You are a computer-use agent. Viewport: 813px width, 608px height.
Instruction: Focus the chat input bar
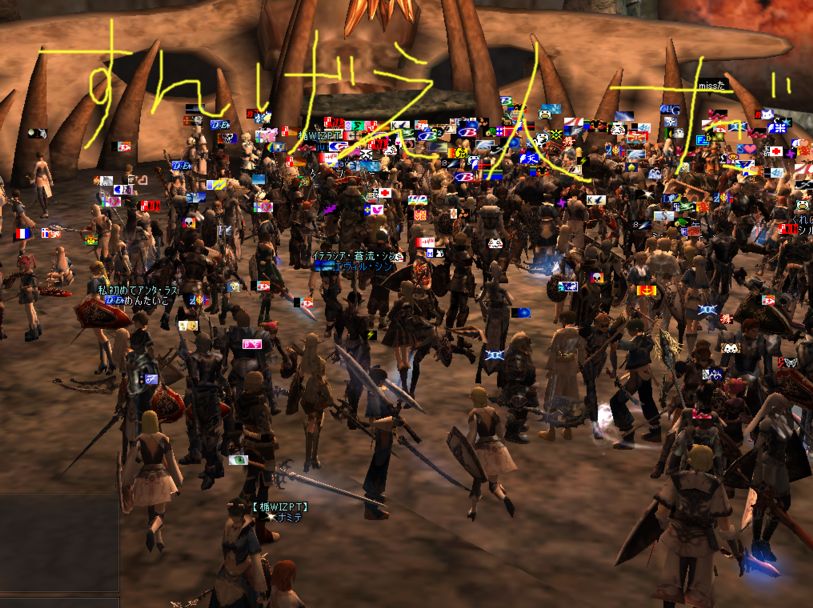pos(59,602)
